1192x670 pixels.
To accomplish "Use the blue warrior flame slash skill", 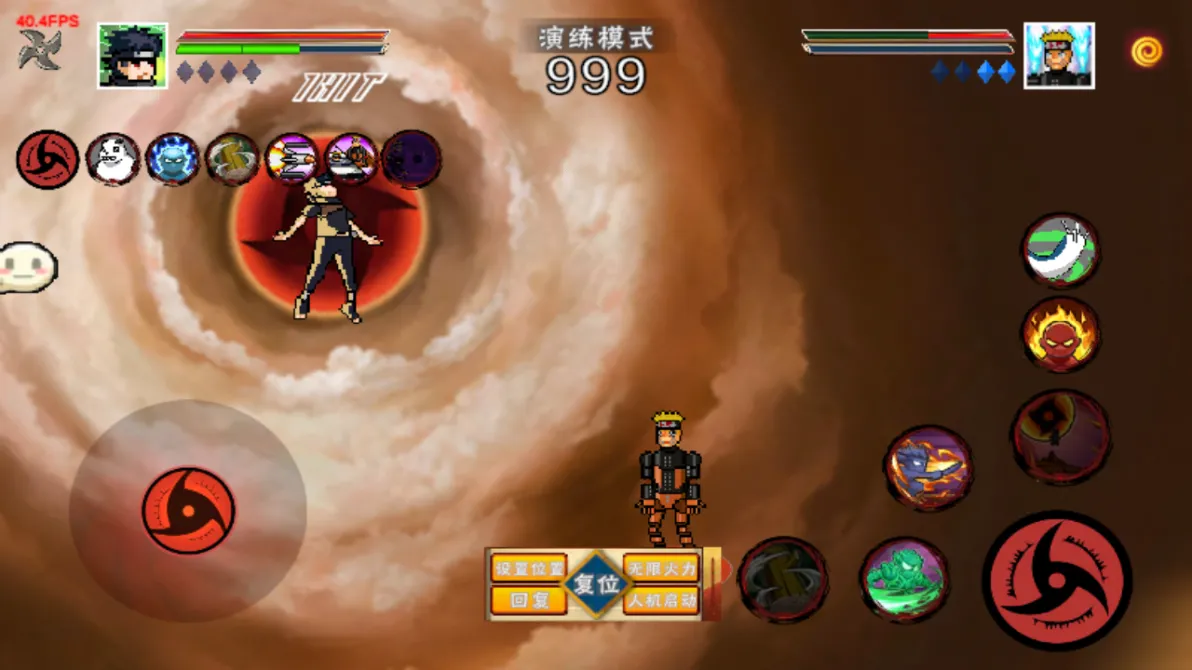I will [x=928, y=468].
